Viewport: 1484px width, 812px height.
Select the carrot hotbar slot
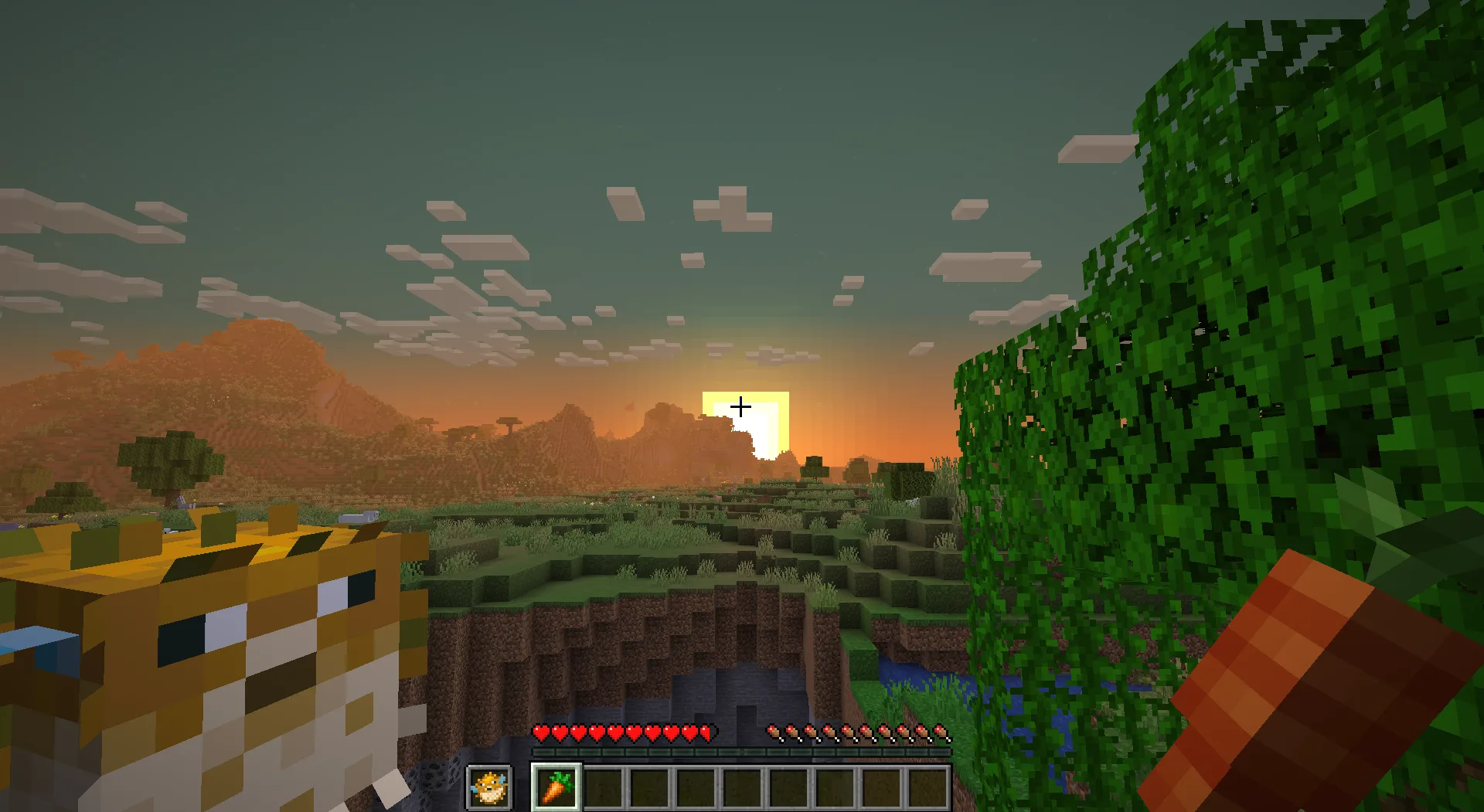pos(556,787)
